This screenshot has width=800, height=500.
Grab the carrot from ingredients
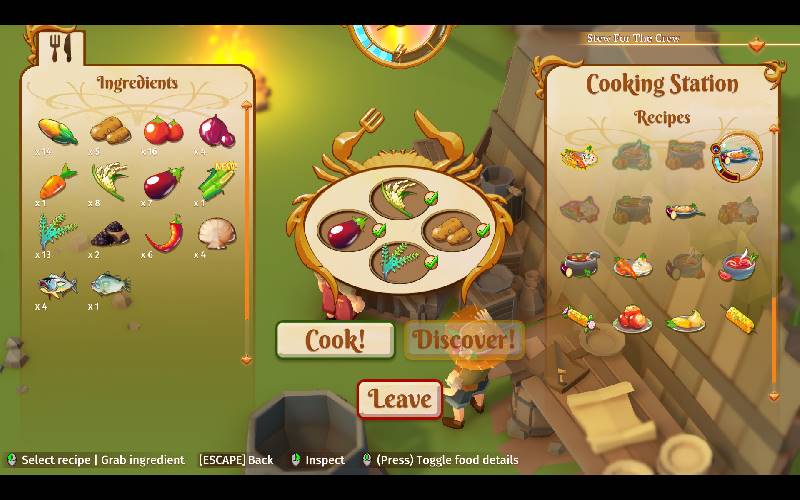pyautogui.click(x=57, y=183)
